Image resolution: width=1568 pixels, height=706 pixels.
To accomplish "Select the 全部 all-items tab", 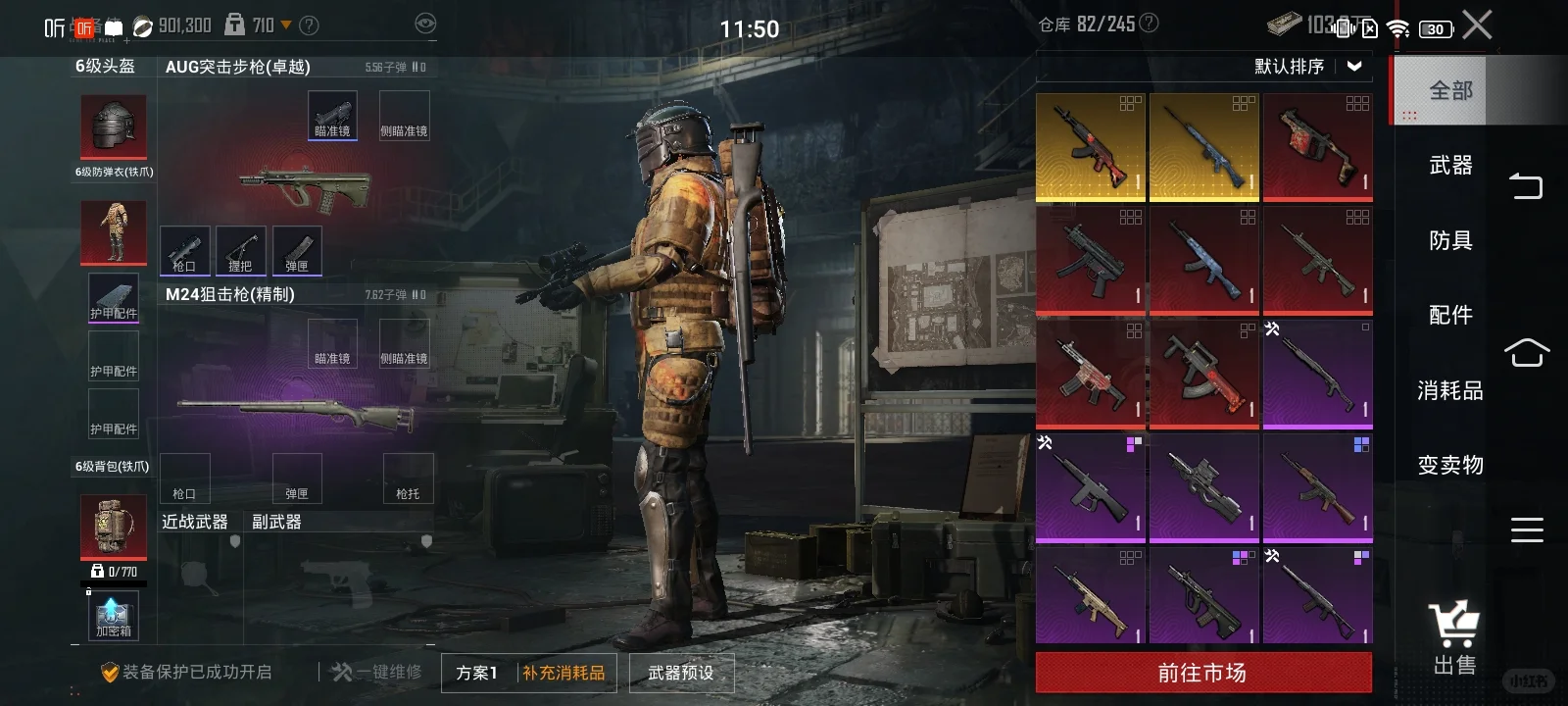I will coord(1449,91).
